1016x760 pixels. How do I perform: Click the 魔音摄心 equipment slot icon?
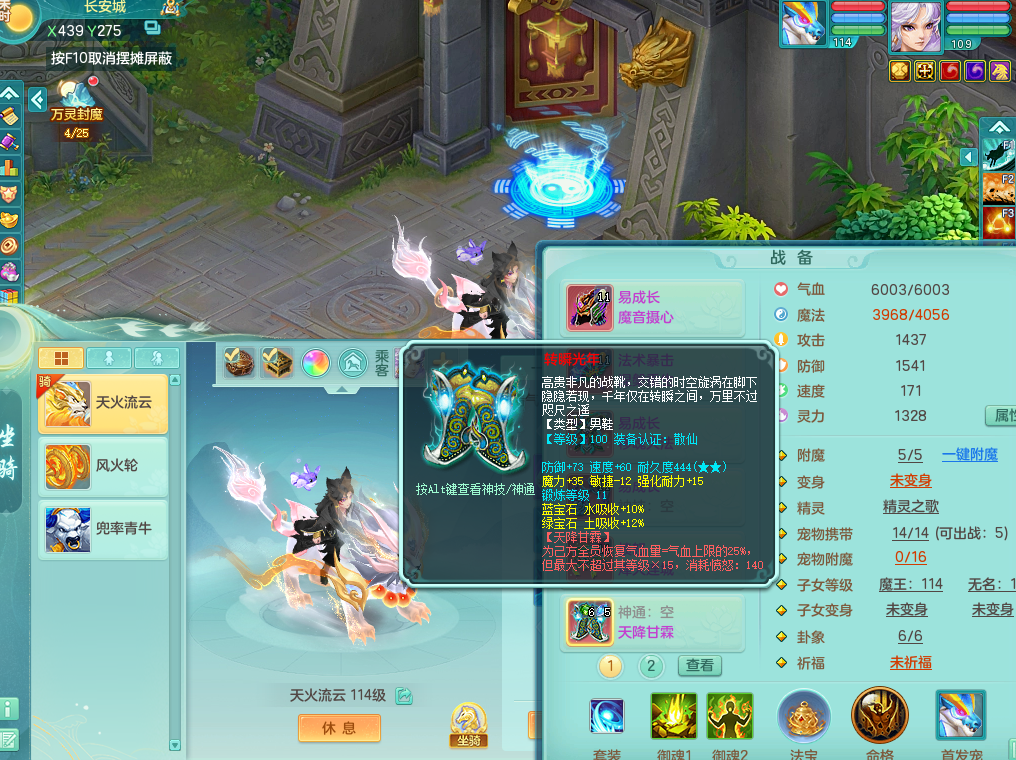tap(590, 307)
